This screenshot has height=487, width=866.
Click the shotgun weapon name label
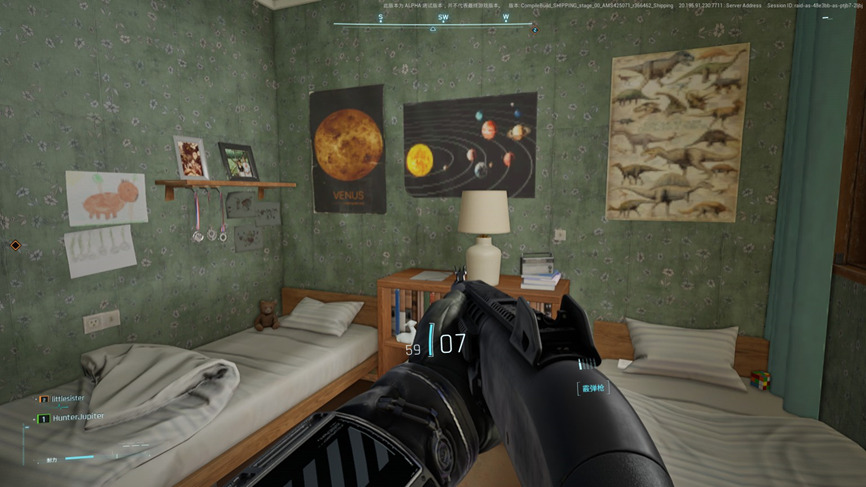[x=593, y=387]
